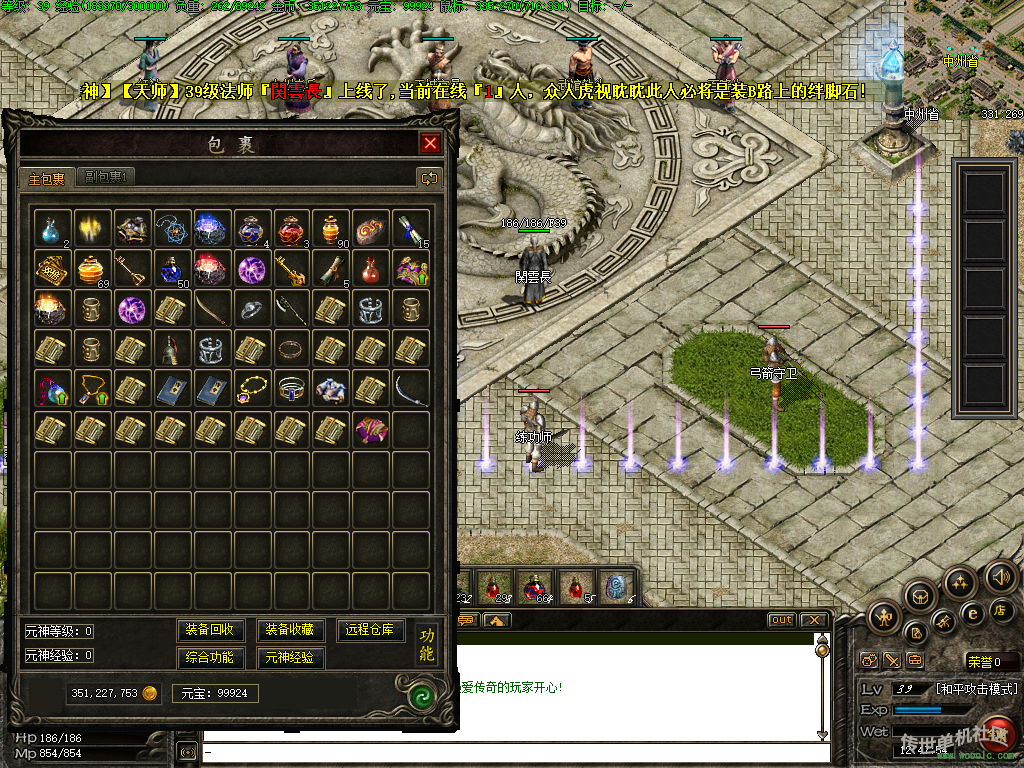Image resolution: width=1024 pixels, height=768 pixels.
Task: Click the bag sort arrows button
Action: point(430,178)
